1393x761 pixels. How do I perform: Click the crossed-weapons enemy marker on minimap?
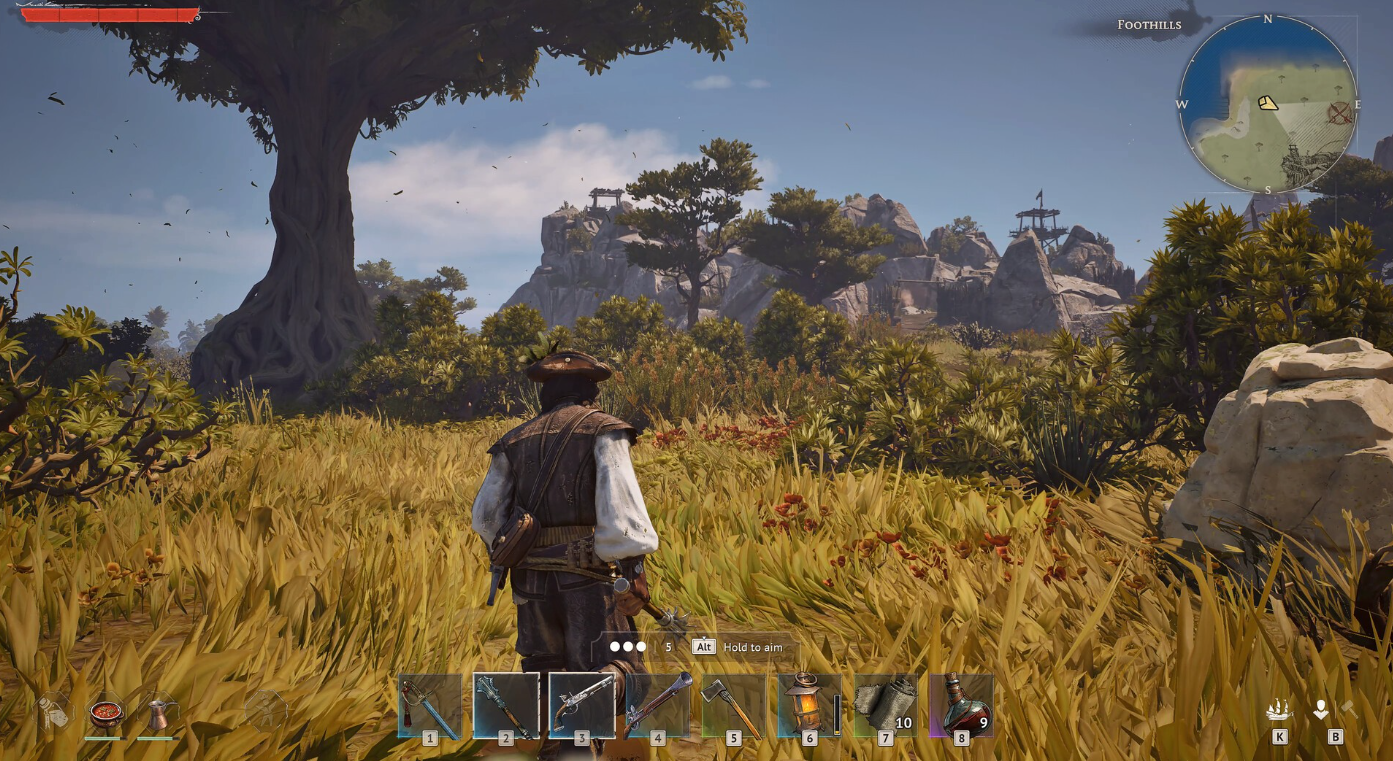tap(1339, 113)
